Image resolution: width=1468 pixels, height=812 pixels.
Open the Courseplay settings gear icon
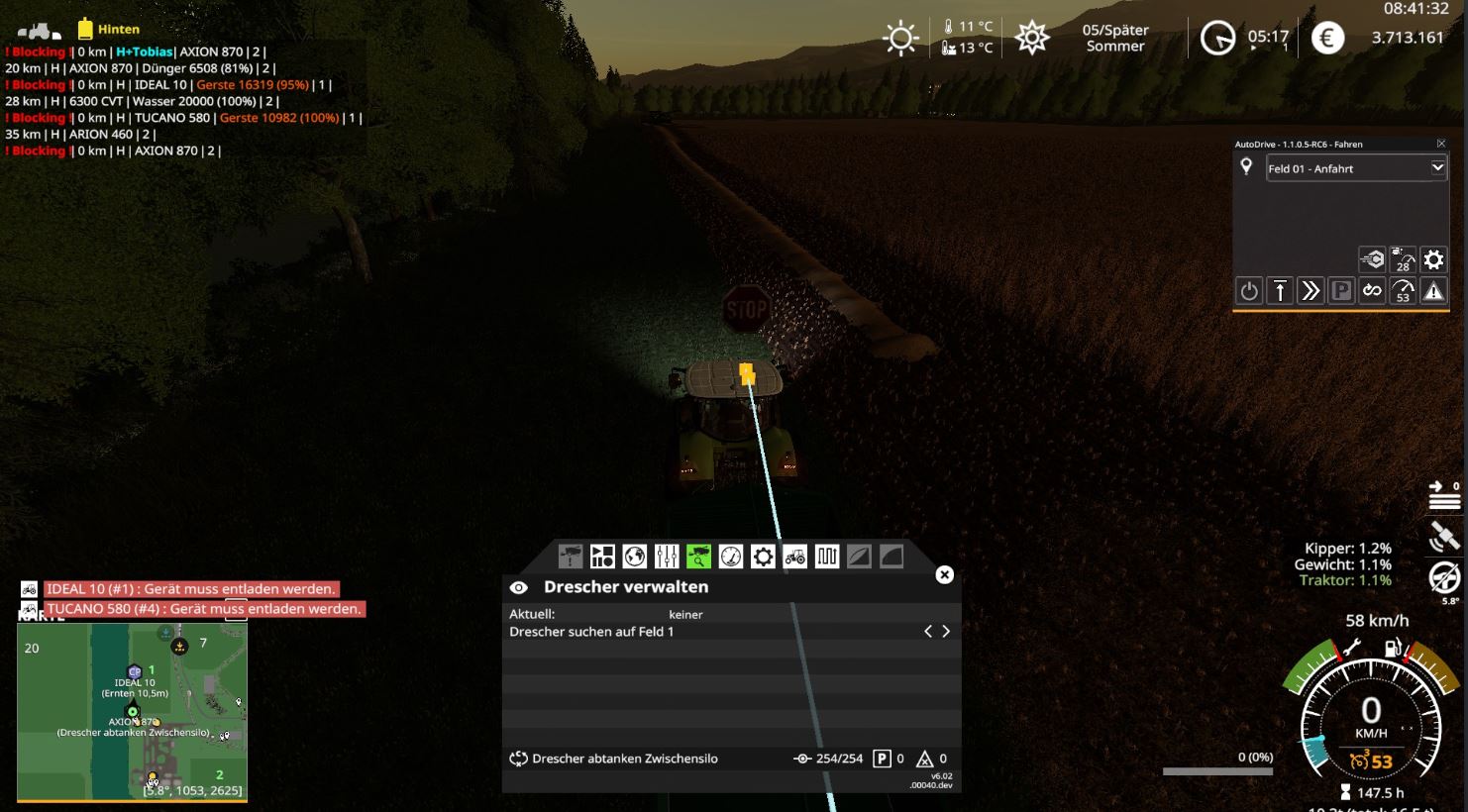(763, 557)
